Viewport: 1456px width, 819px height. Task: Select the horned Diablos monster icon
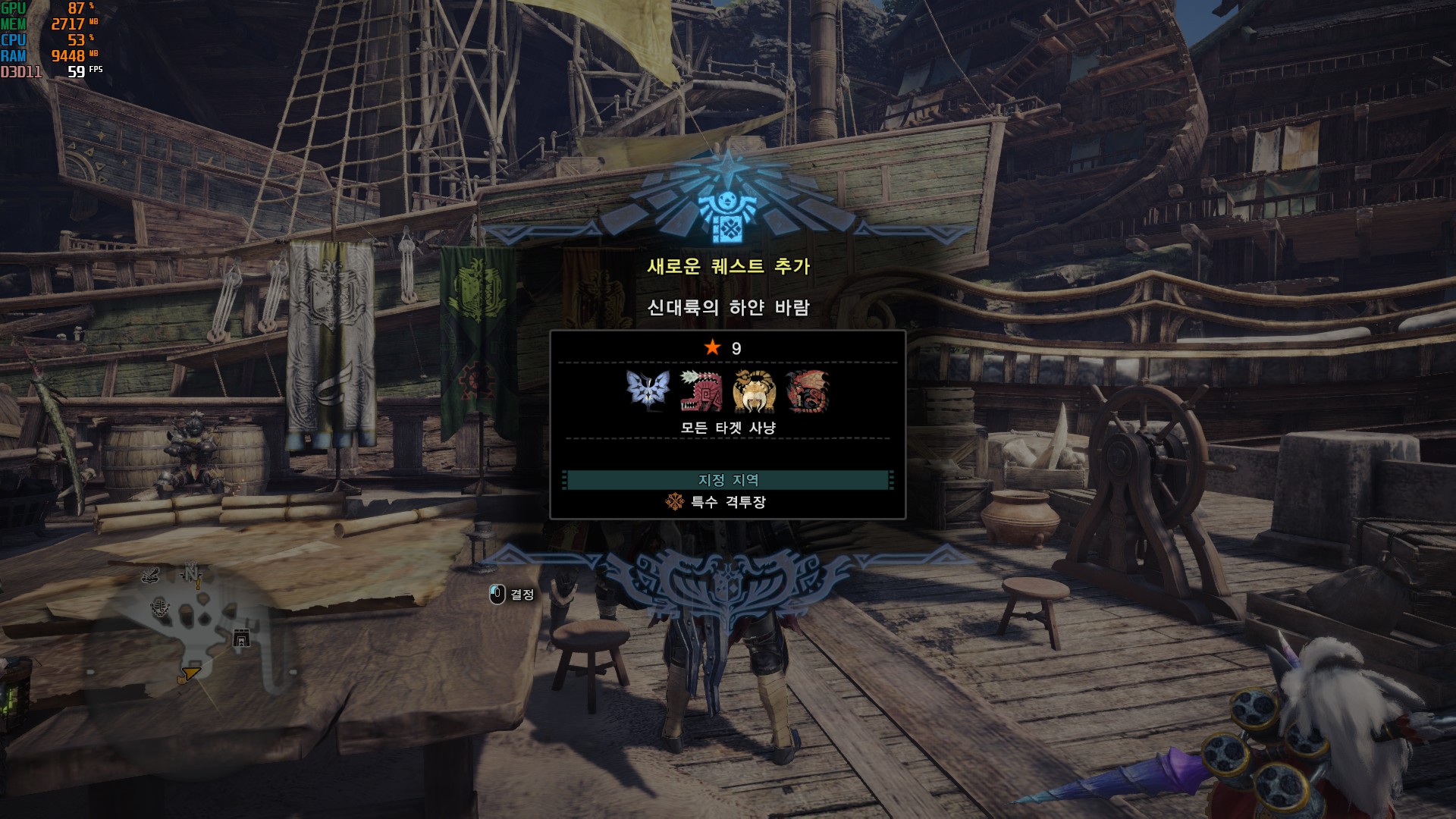tap(754, 391)
